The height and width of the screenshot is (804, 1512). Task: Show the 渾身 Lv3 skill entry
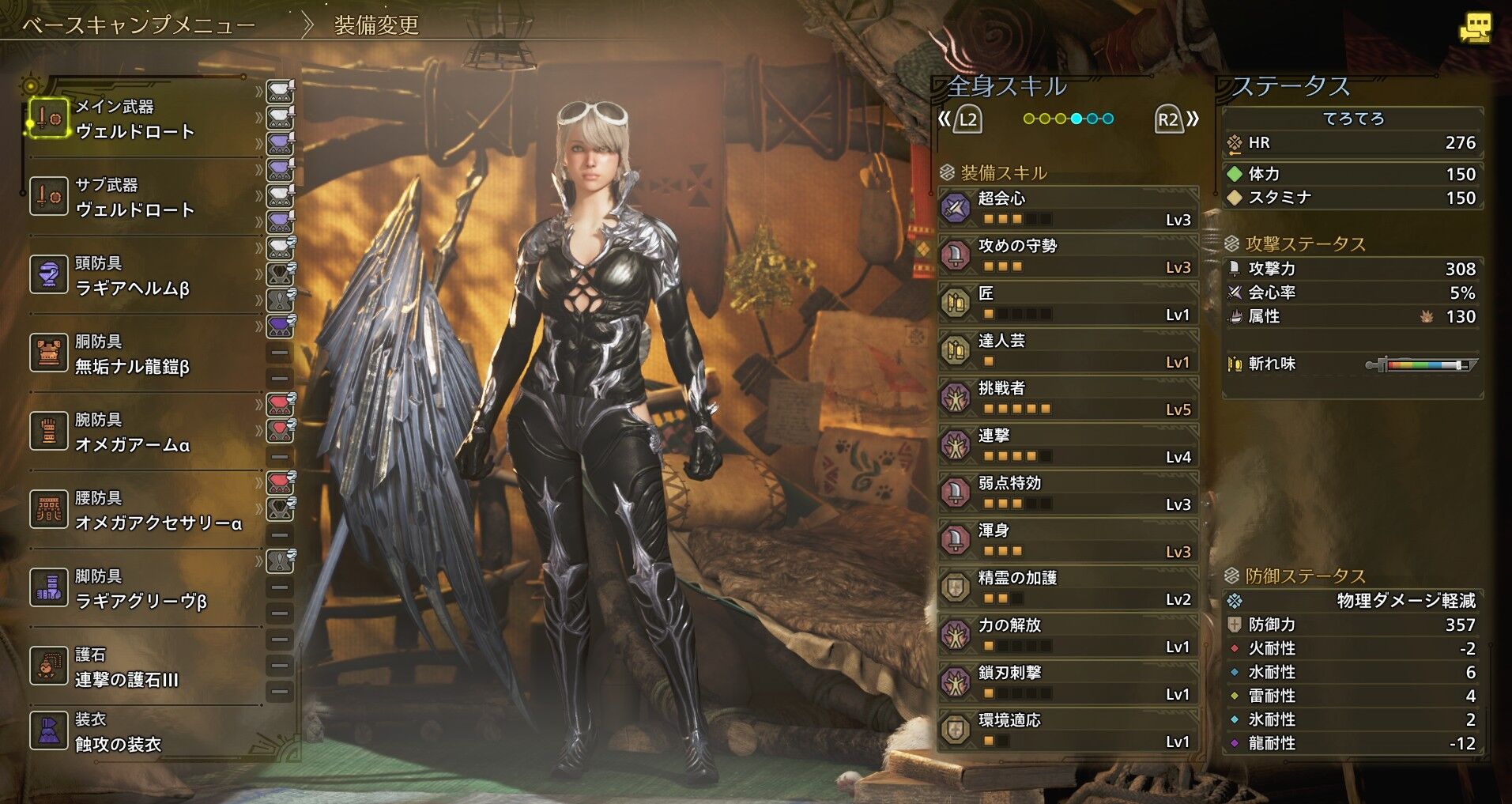[x=1068, y=541]
